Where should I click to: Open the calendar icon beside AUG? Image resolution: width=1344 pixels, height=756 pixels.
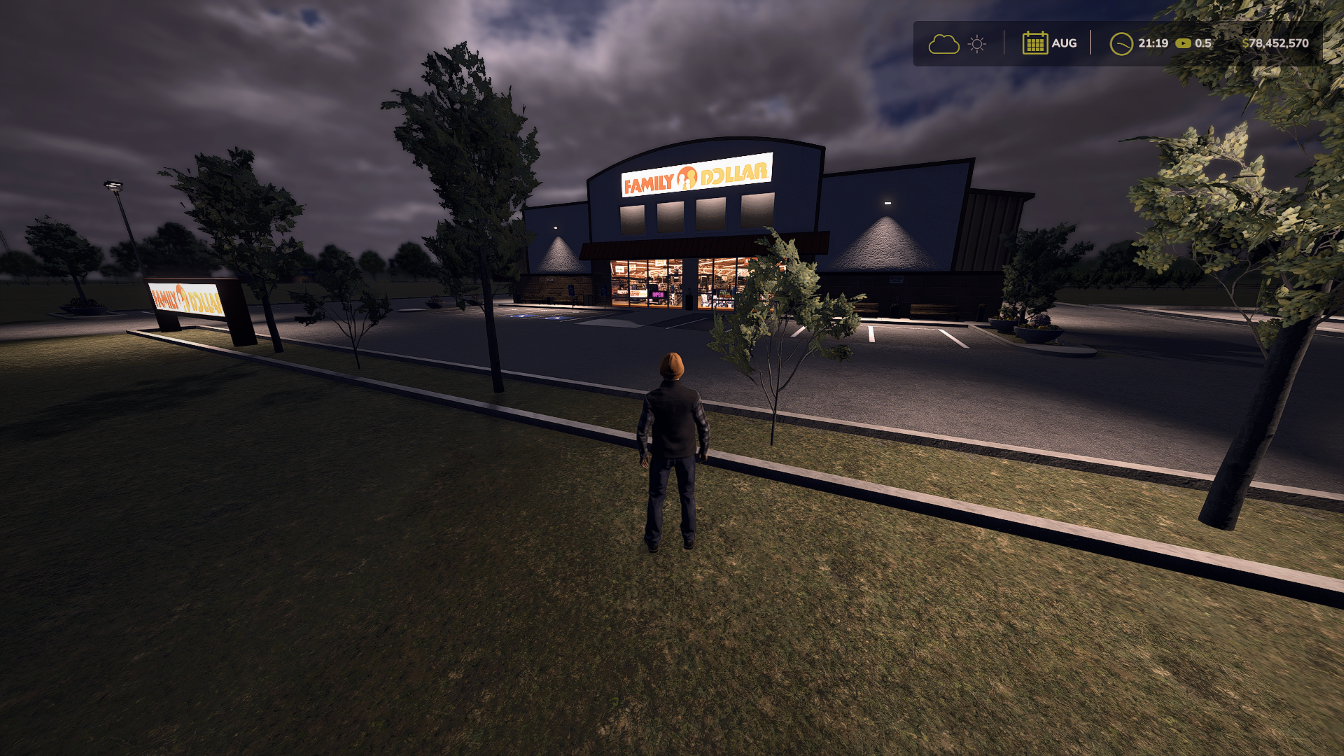point(1035,43)
